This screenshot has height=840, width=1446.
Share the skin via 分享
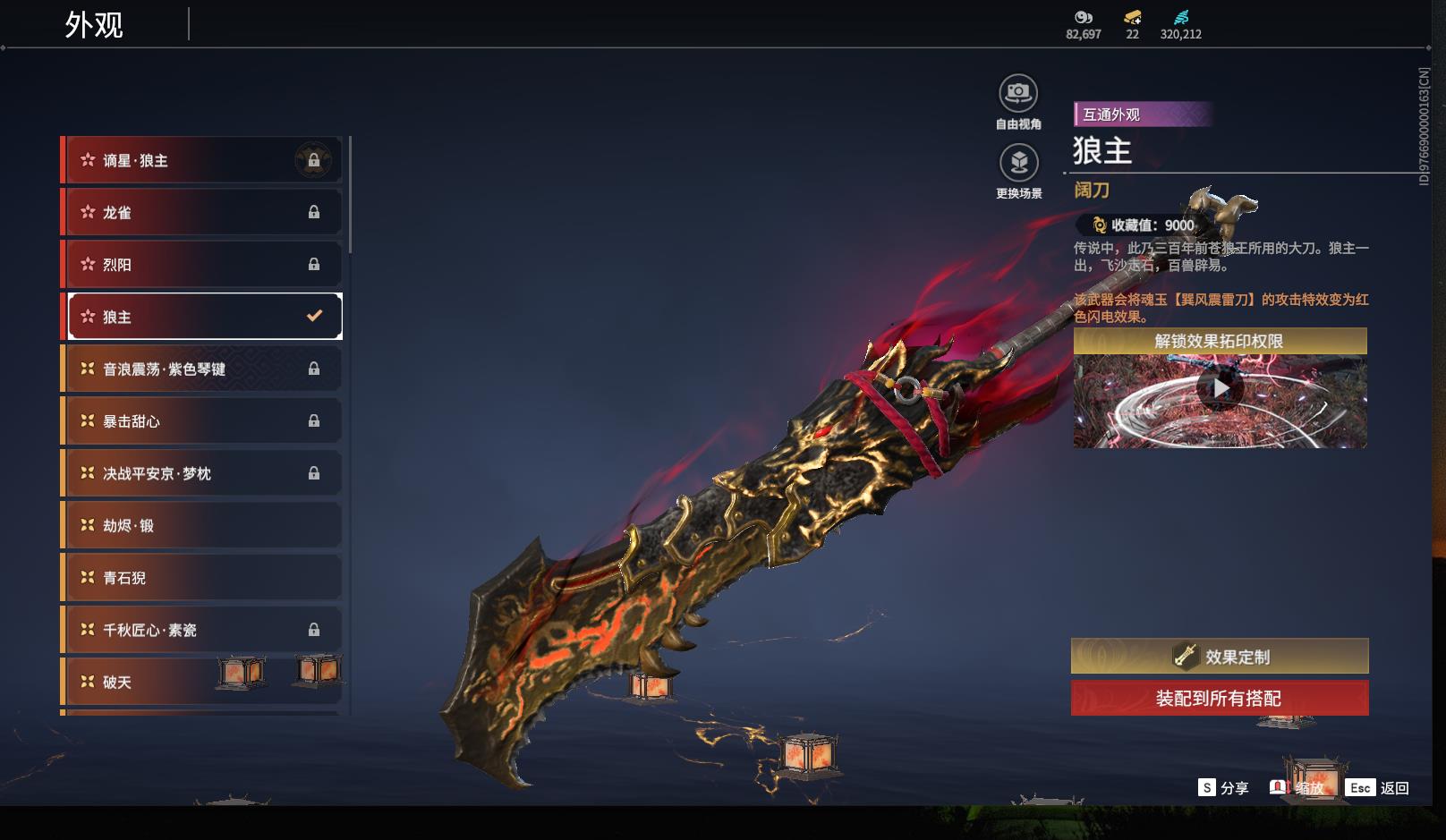click(x=1223, y=788)
